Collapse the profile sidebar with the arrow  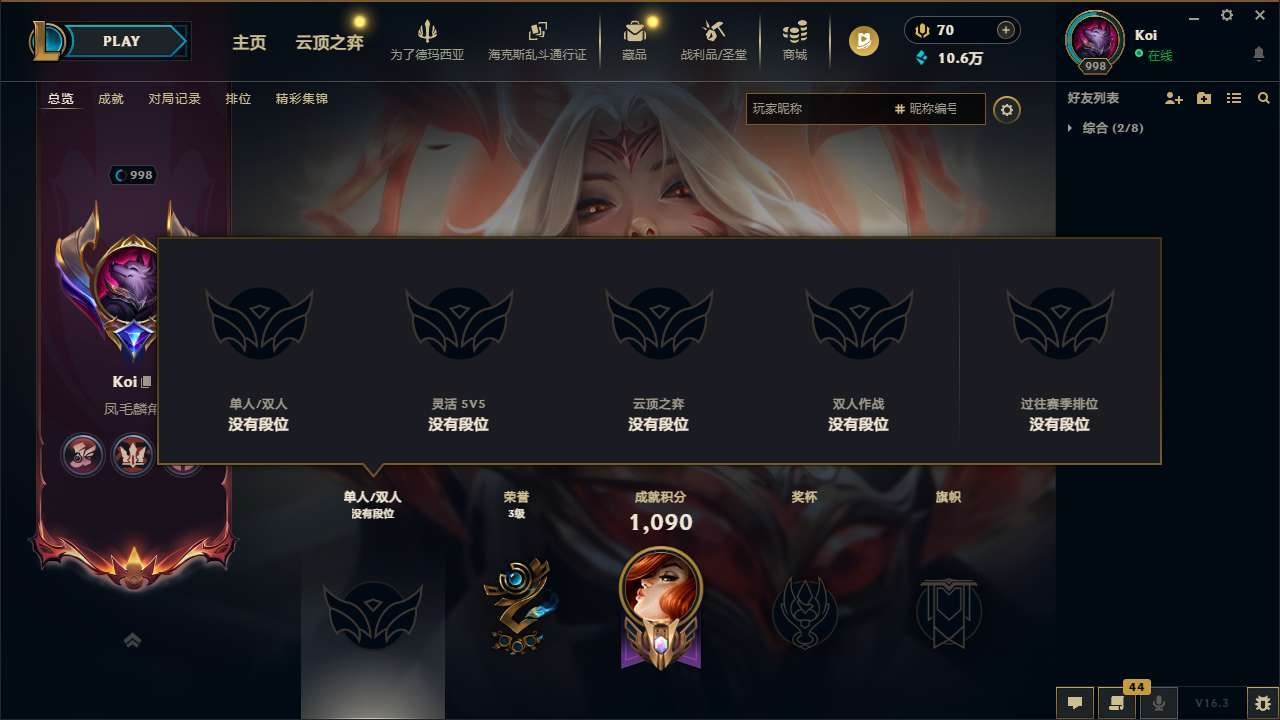(x=132, y=639)
